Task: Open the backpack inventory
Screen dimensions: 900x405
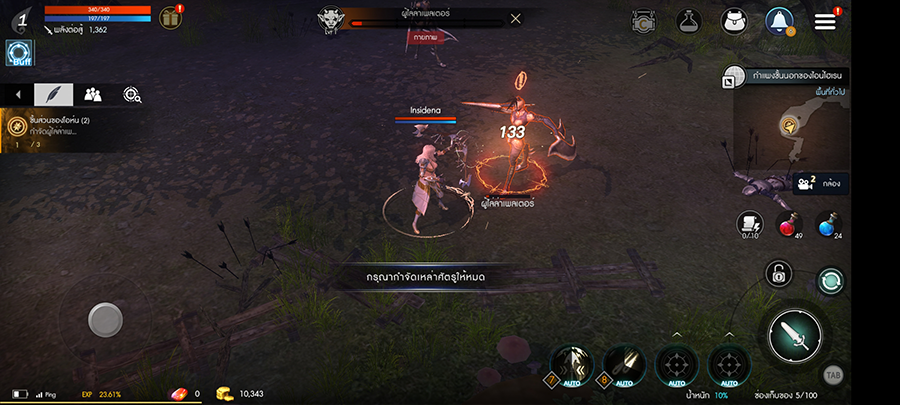Action: click(733, 20)
